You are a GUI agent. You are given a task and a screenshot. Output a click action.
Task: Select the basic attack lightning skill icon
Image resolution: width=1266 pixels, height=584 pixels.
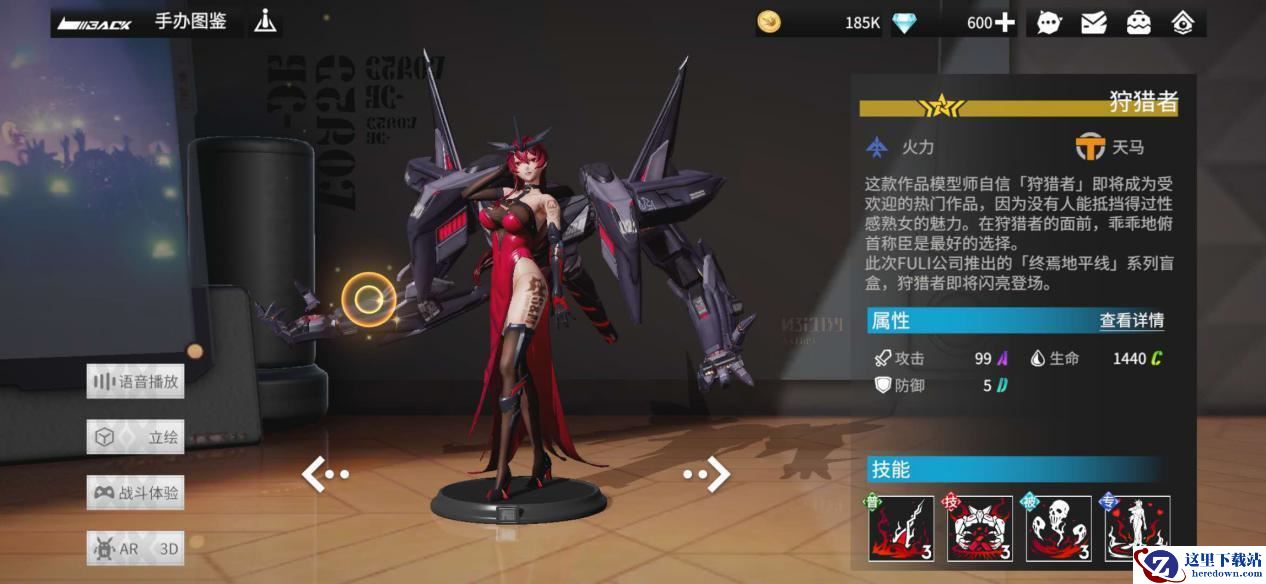coord(900,528)
